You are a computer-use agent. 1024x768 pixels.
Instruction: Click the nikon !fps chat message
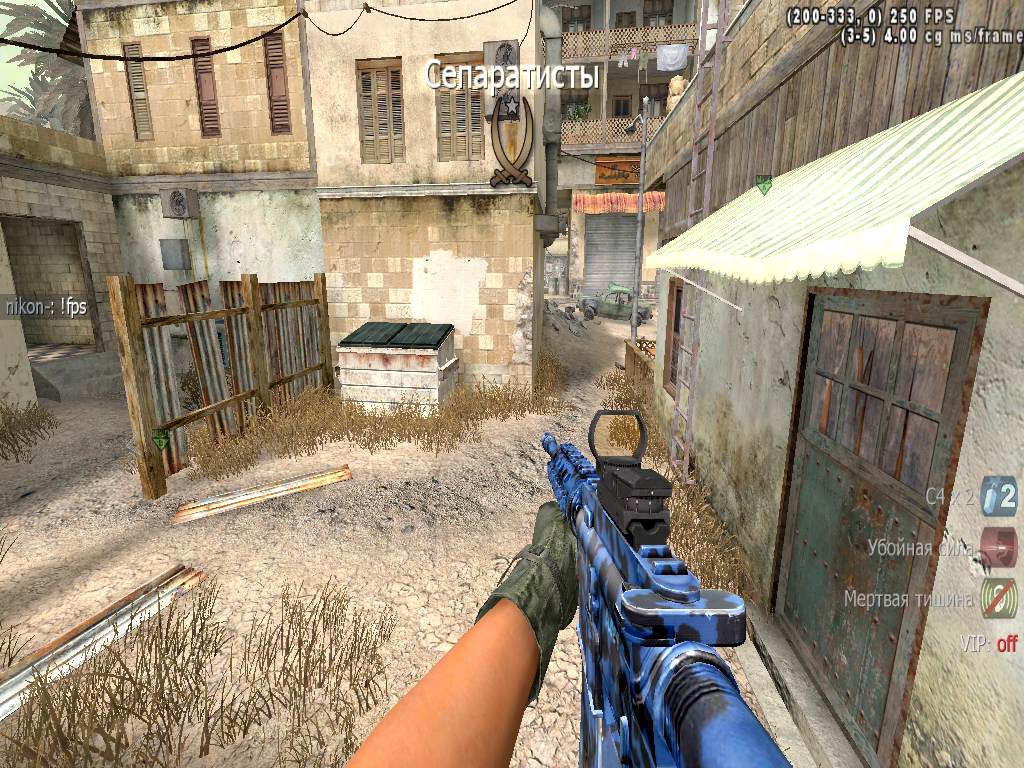point(44,308)
